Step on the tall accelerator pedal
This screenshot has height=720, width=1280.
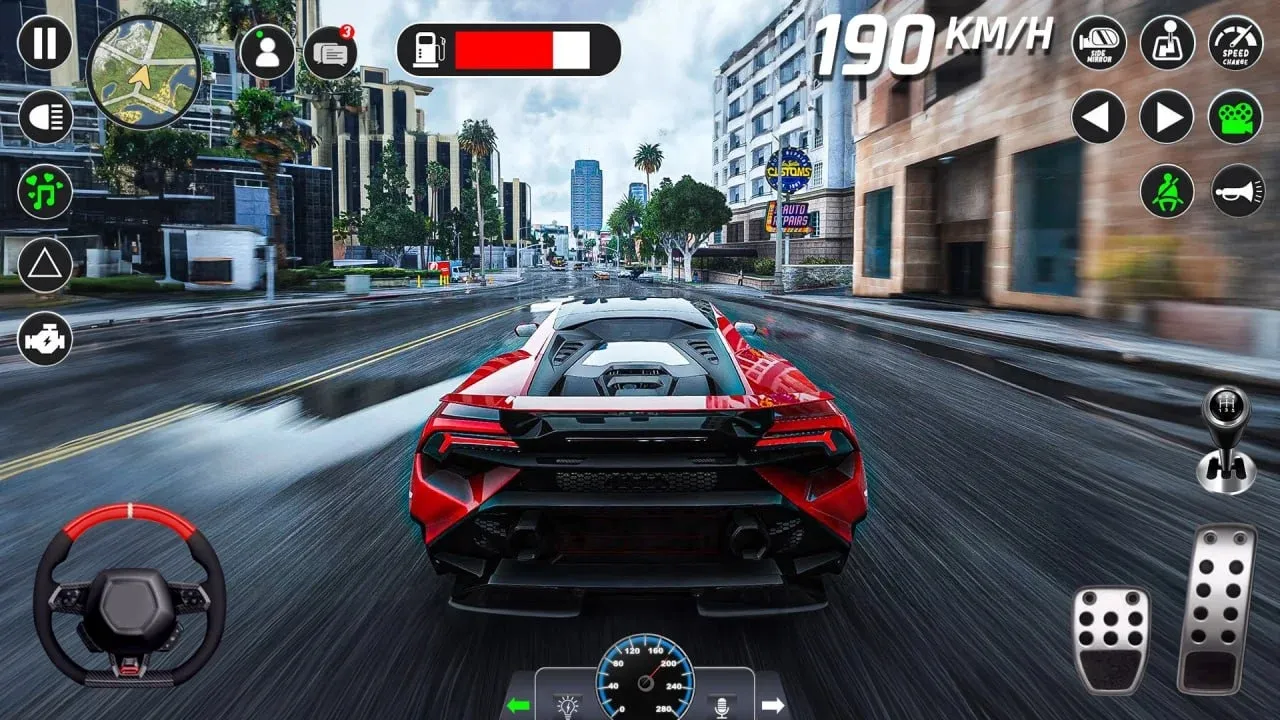coord(1216,608)
